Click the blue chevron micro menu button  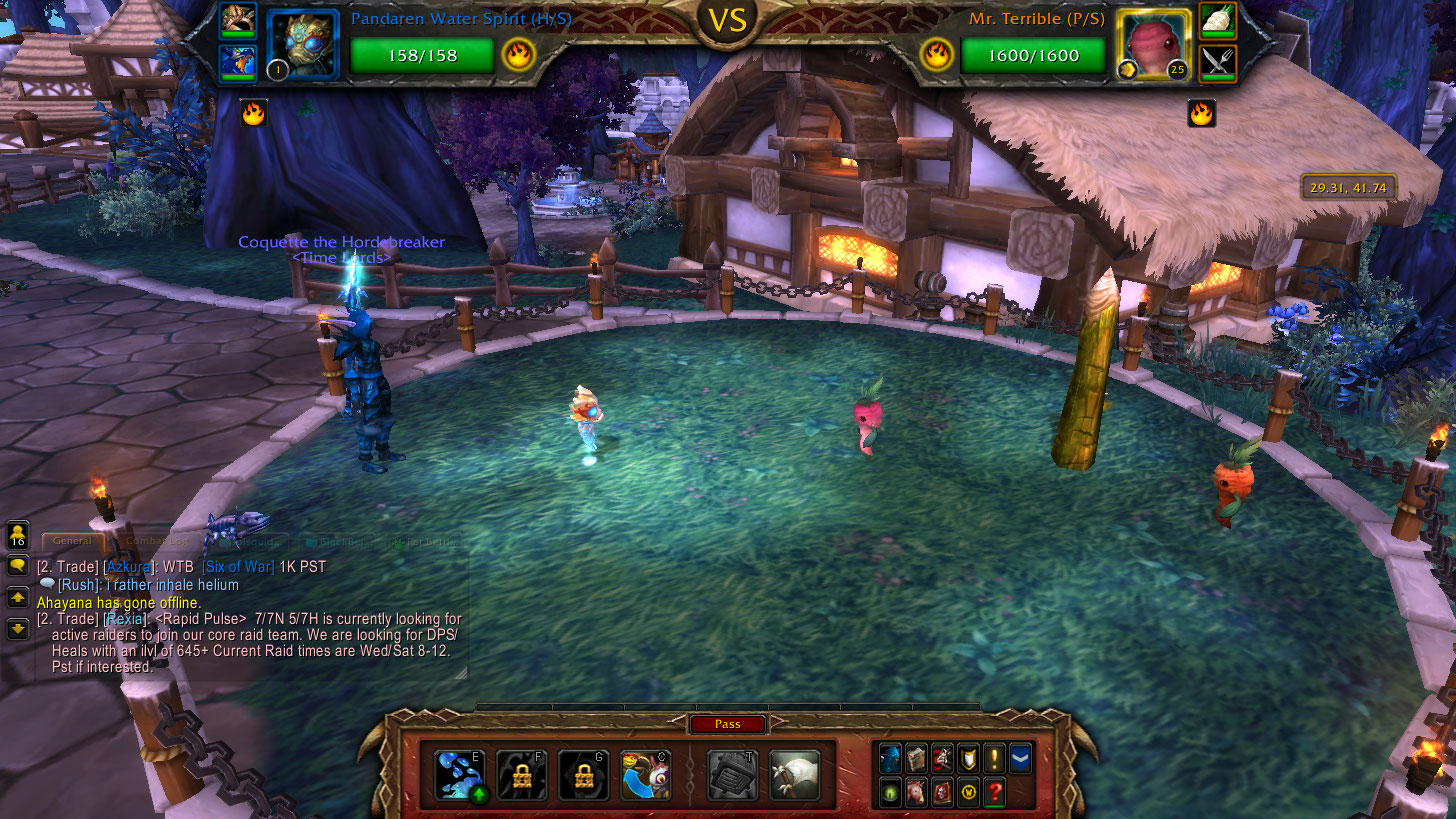pos(1020,759)
